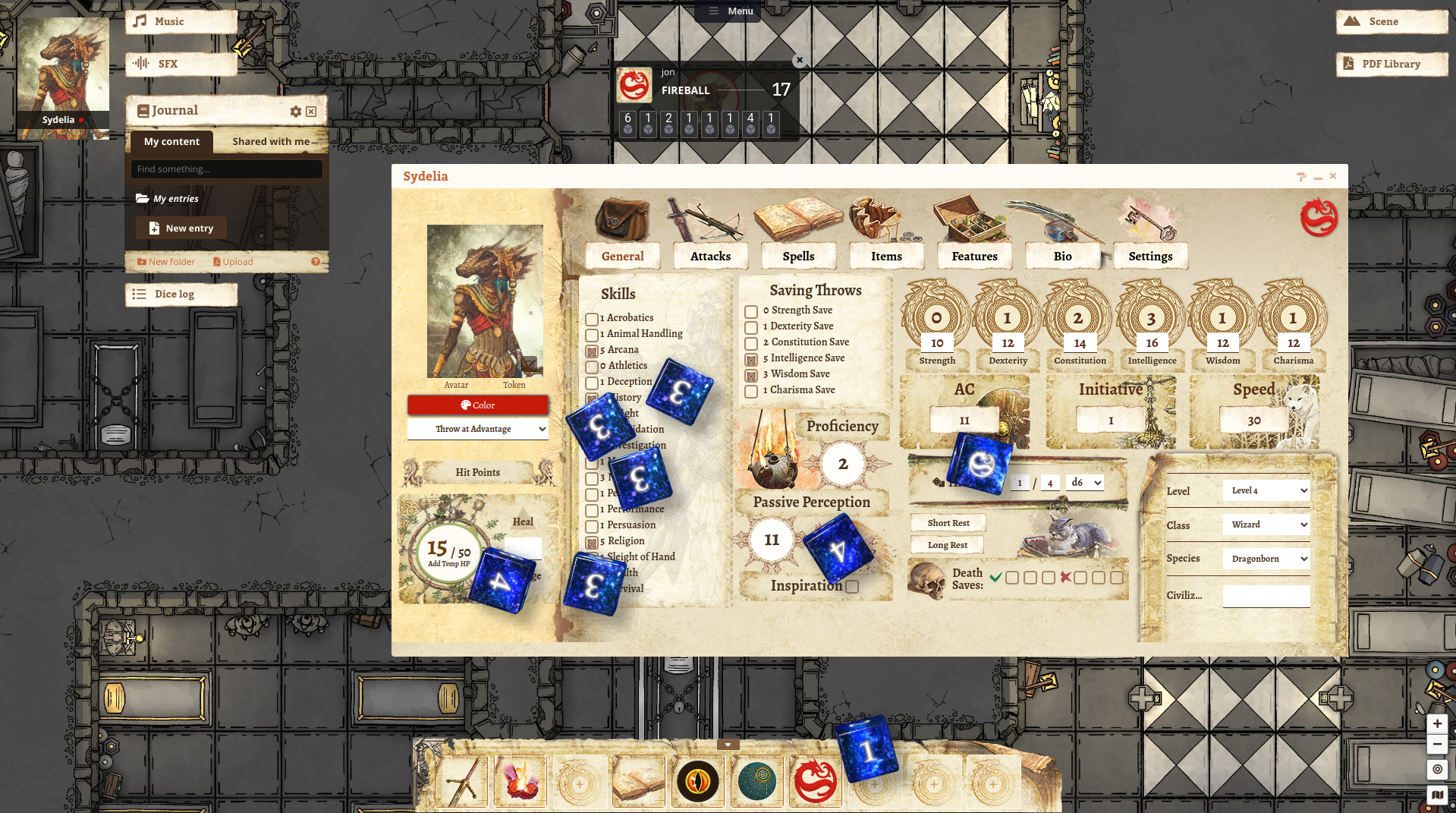Click the red dragon emblem in the hotbar
Viewport: 1456px width, 813px height.
coord(816,780)
